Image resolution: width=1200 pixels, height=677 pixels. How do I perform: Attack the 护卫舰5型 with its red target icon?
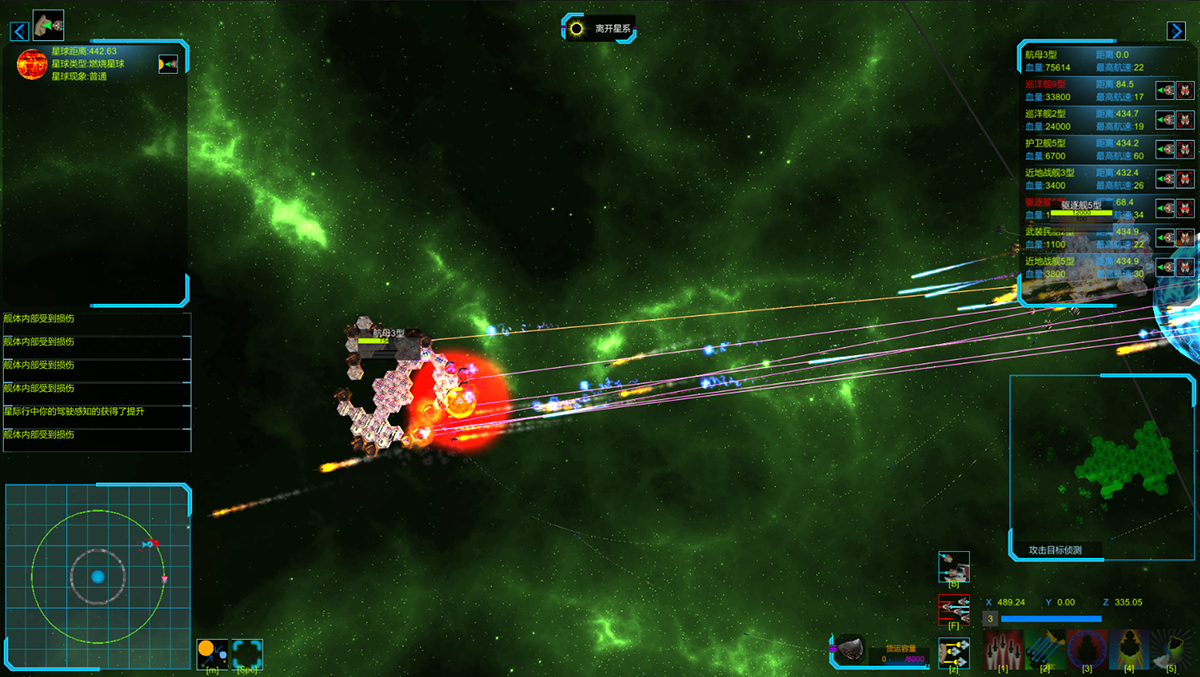[x=1186, y=149]
